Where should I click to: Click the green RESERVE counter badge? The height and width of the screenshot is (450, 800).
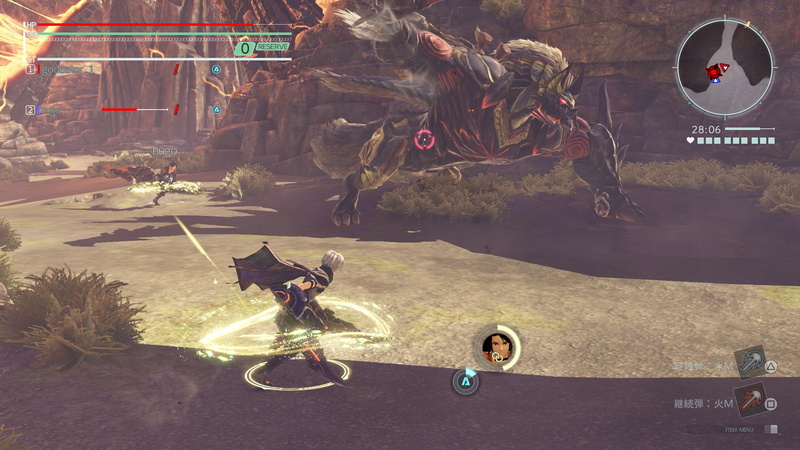coord(261,47)
